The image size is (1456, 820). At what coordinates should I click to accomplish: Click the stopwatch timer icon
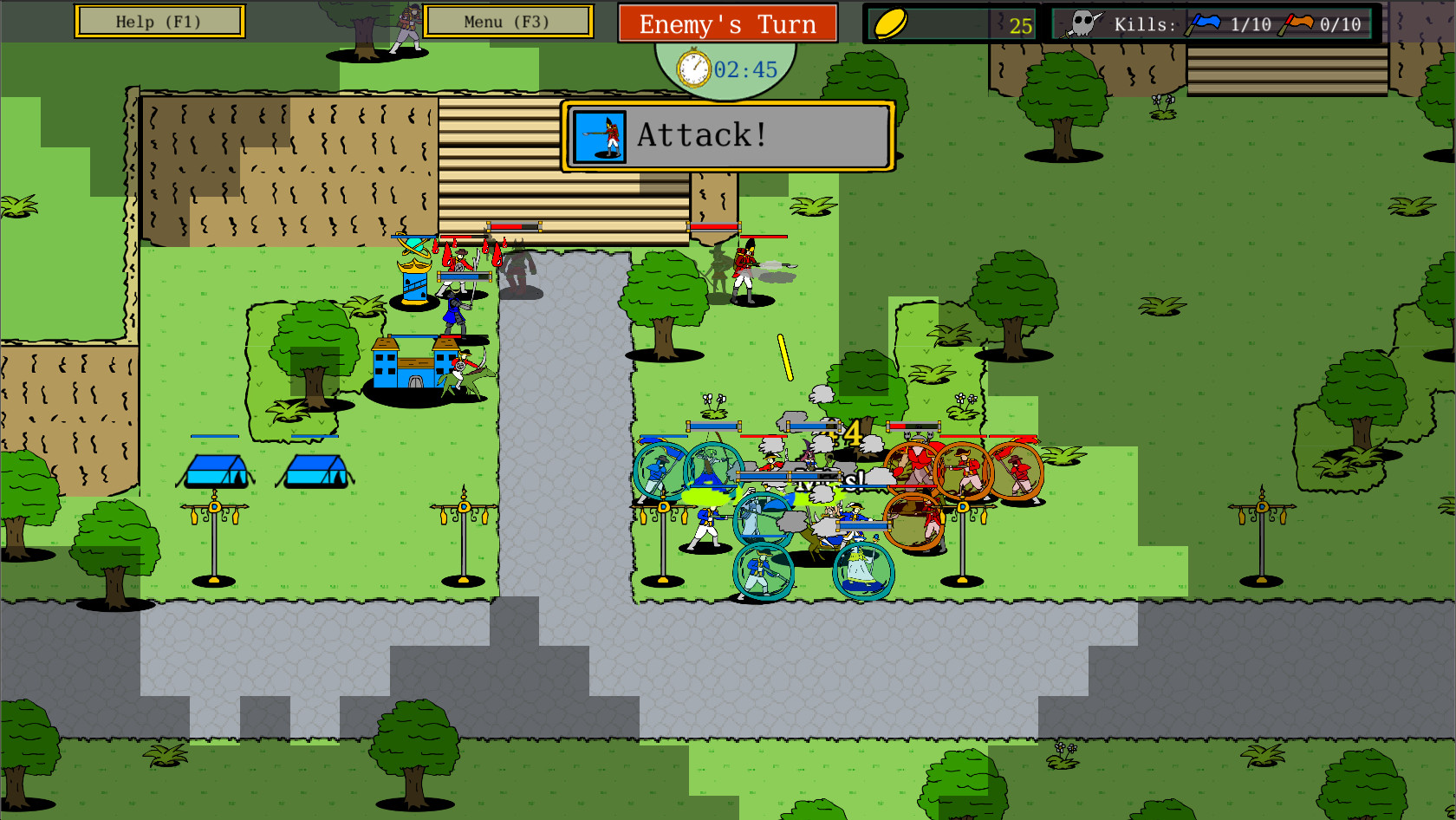(x=691, y=68)
